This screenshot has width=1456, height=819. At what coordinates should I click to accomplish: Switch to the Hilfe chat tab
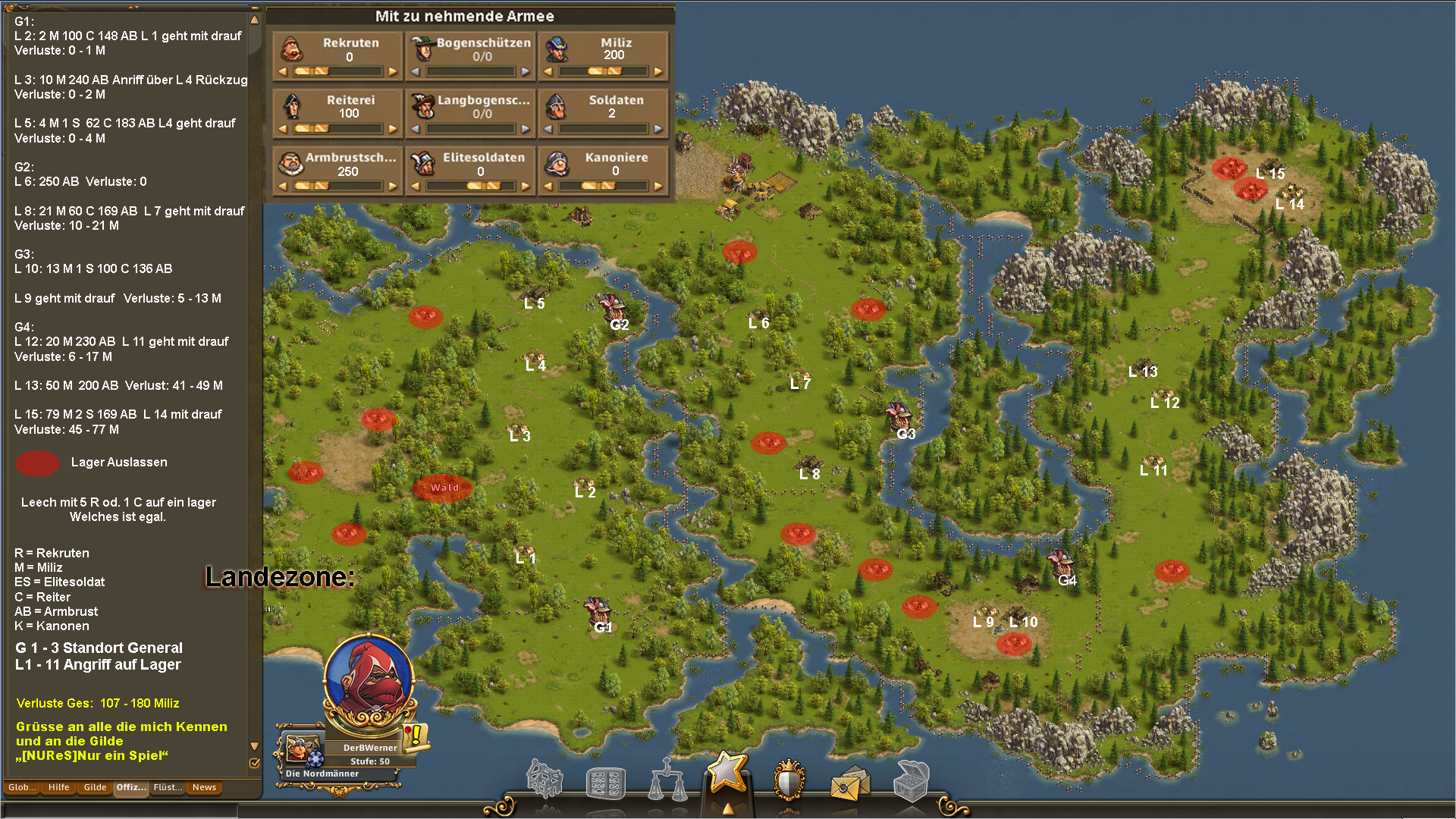point(58,787)
